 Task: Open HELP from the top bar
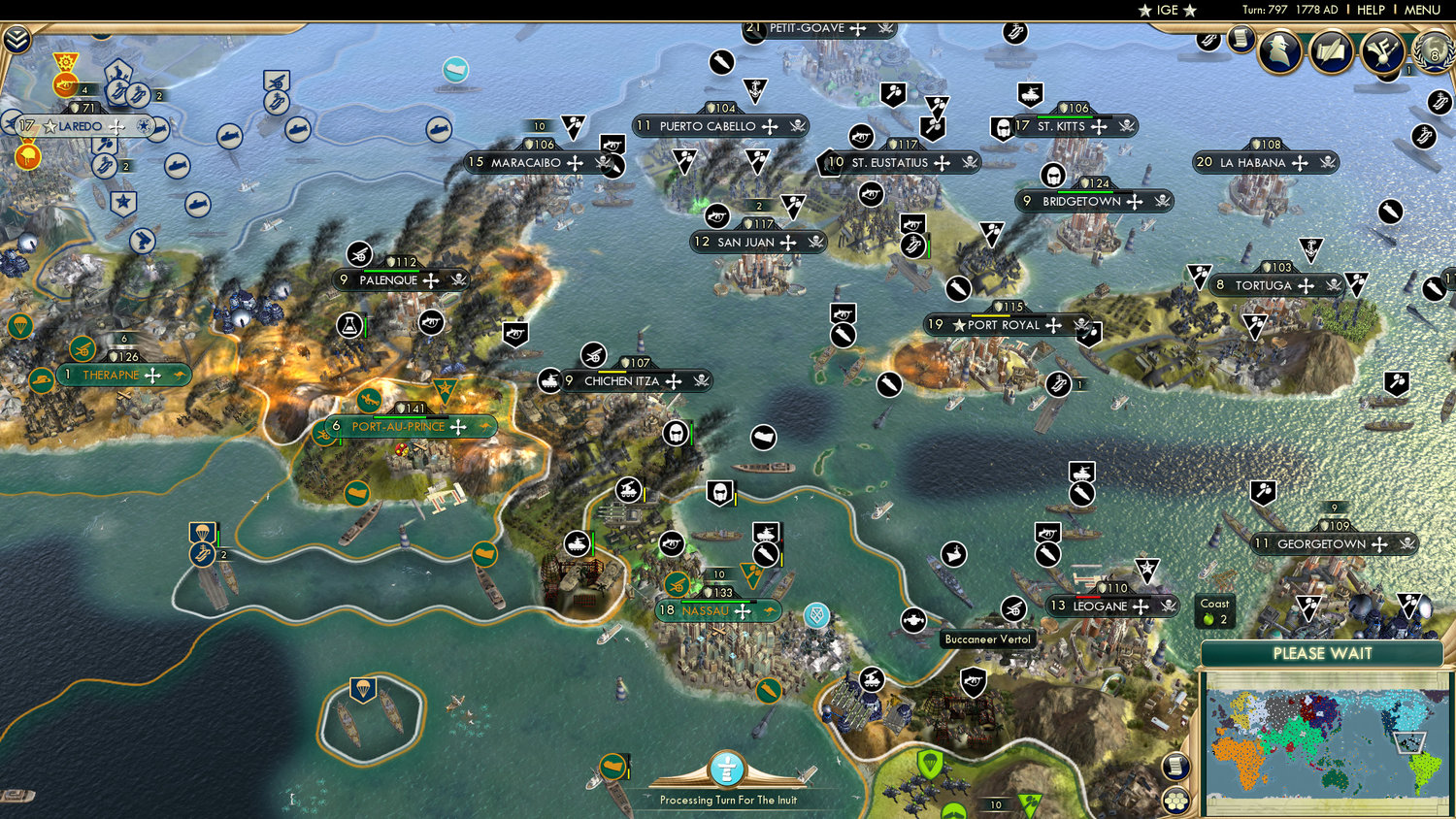click(x=1372, y=10)
